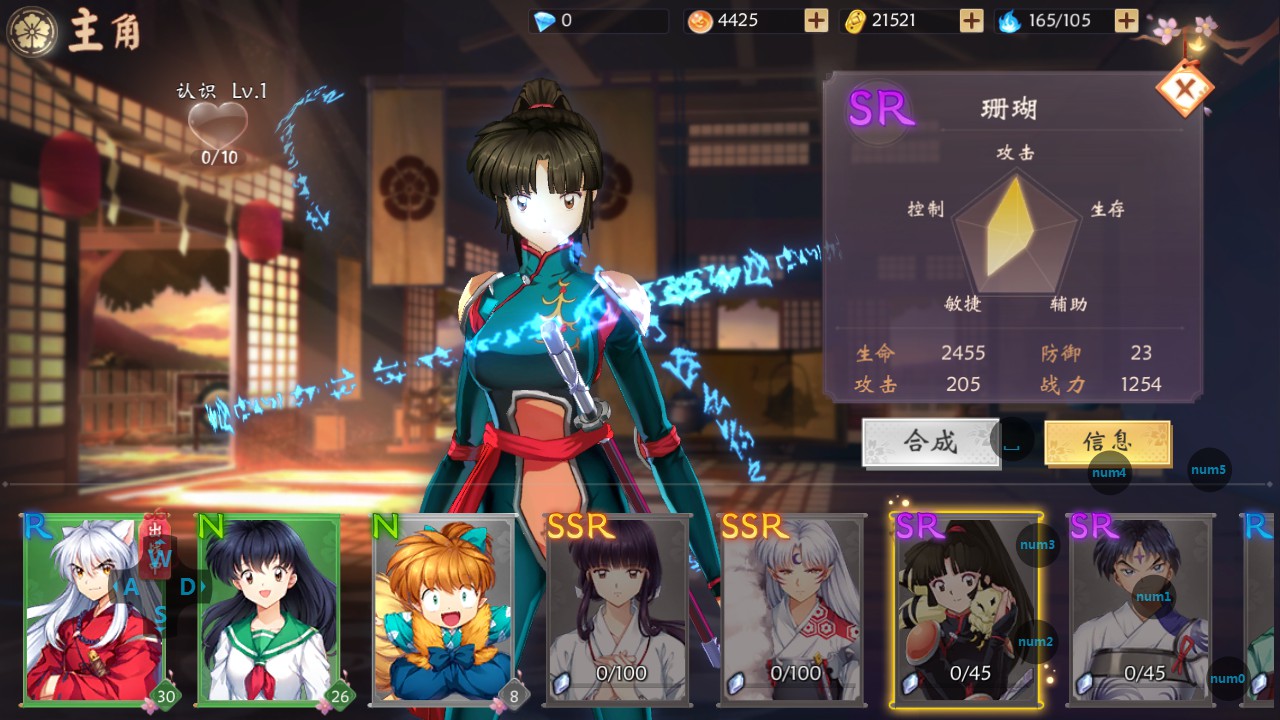
Task: Click the round crest icon beside 主角
Action: click(x=31, y=30)
